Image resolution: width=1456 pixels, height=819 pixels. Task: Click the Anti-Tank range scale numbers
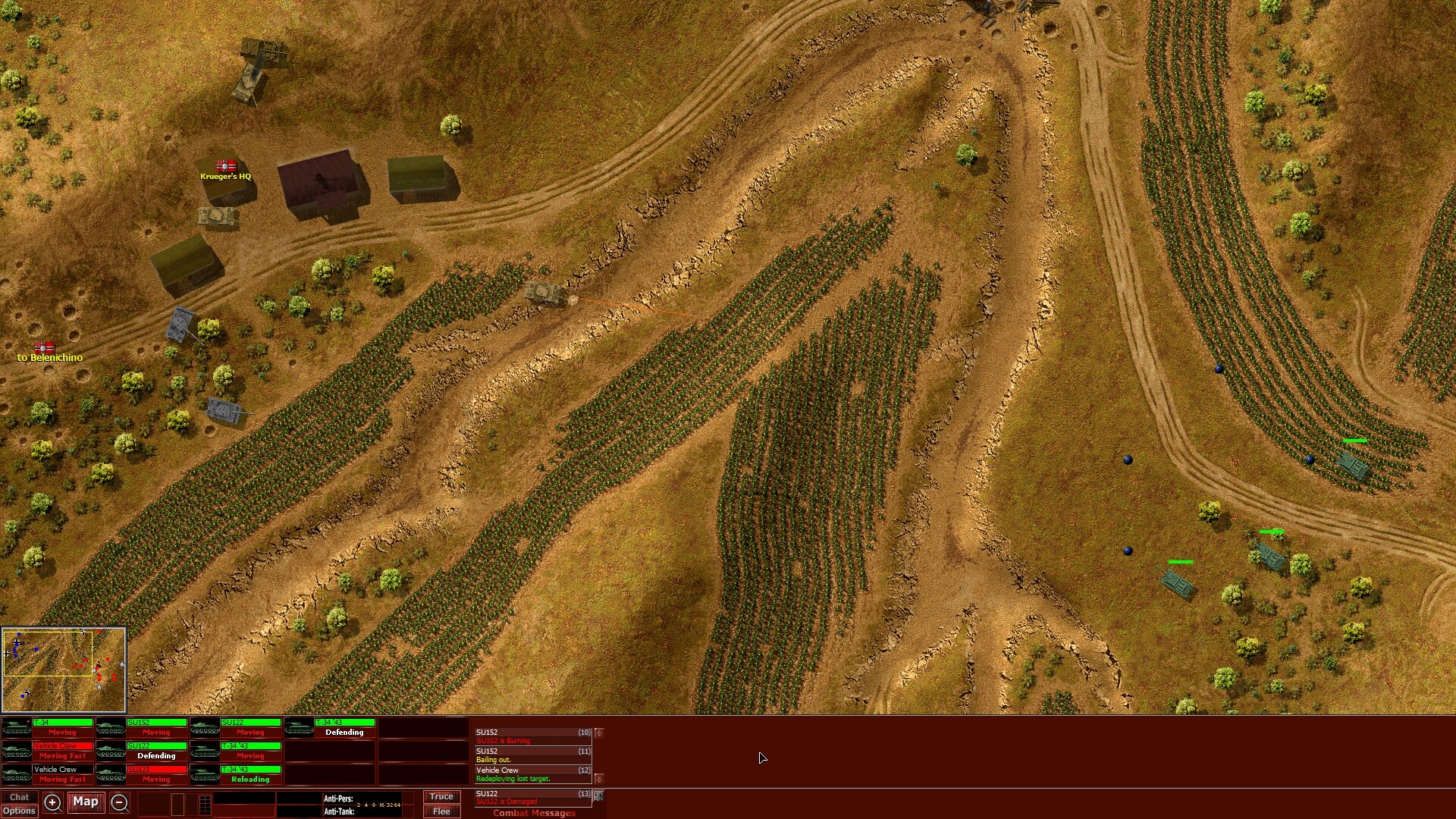tap(379, 805)
